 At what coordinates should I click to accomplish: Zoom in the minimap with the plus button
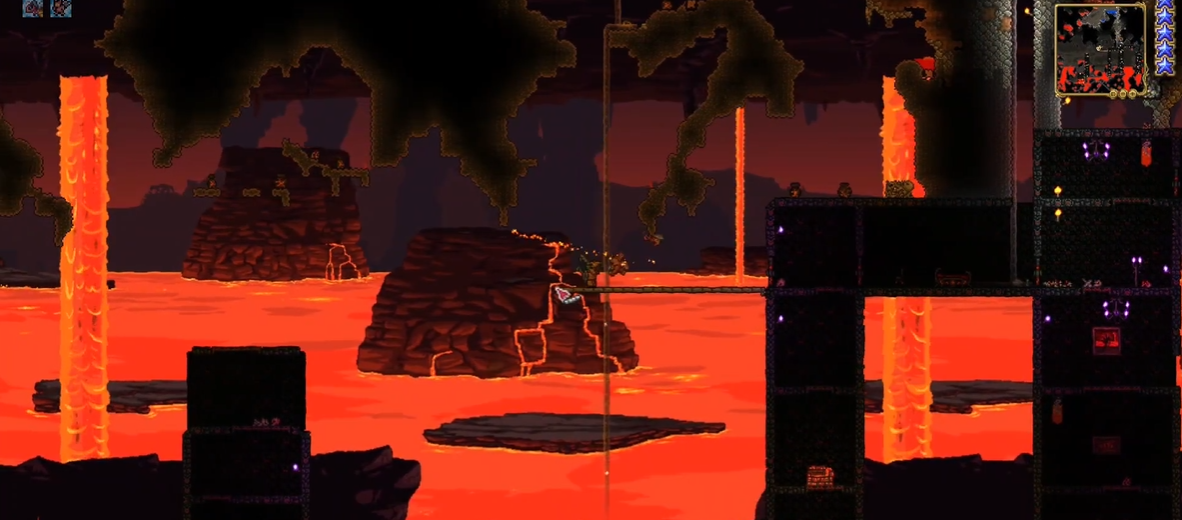pyautogui.click(x=1132, y=93)
